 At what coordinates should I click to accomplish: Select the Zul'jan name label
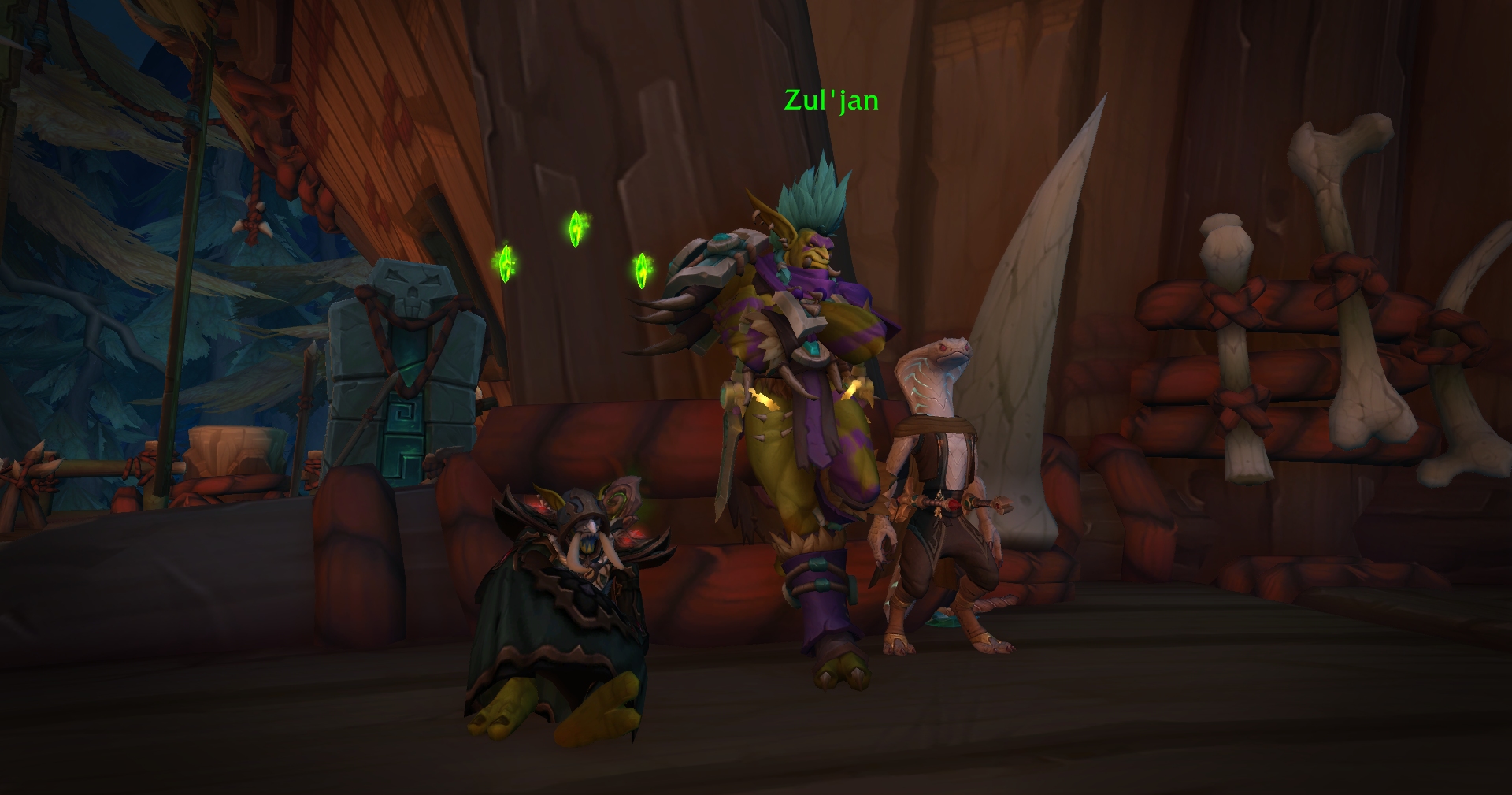click(831, 101)
